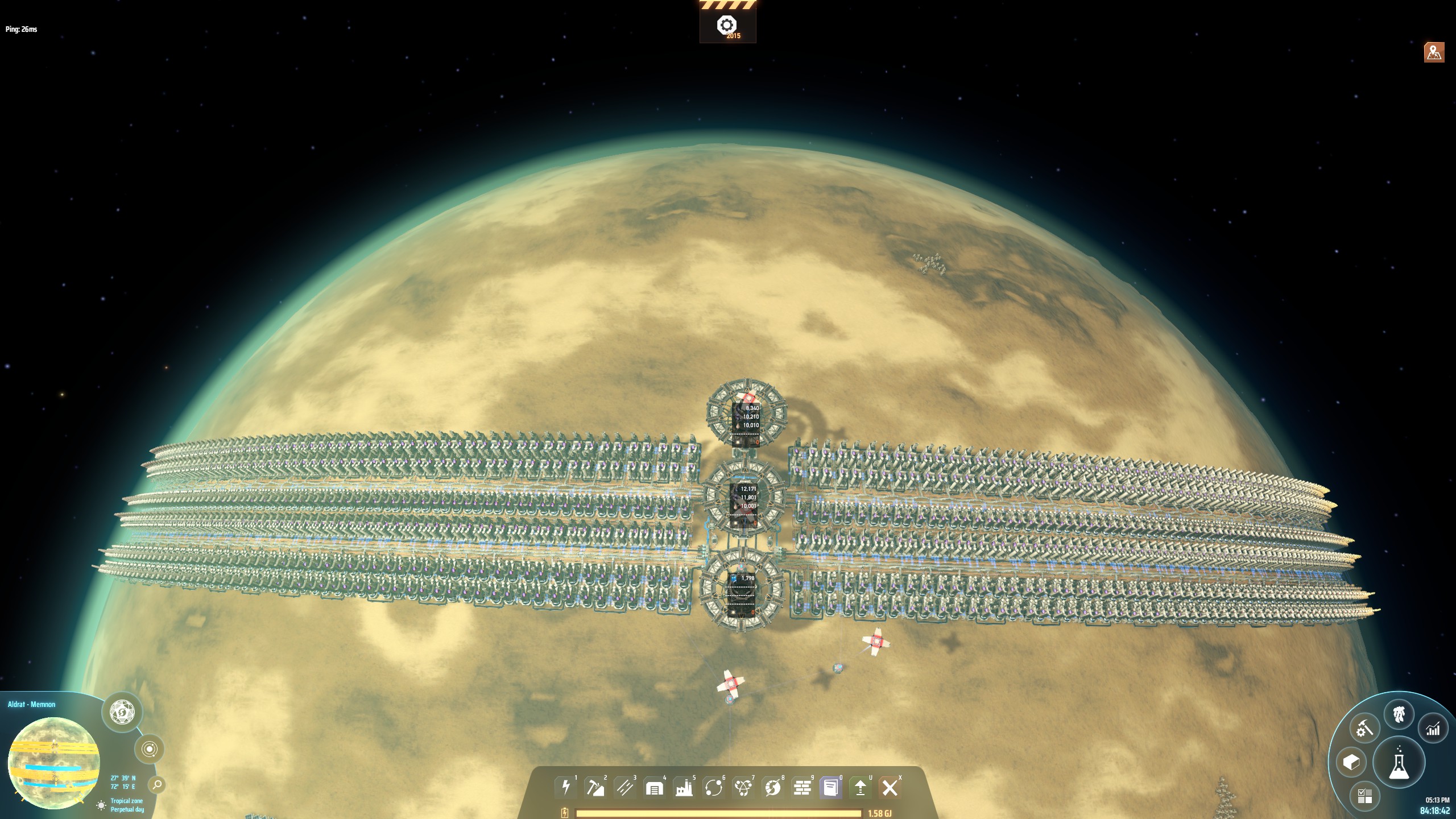
Task: Open the mecha panel
Action: click(1399, 714)
